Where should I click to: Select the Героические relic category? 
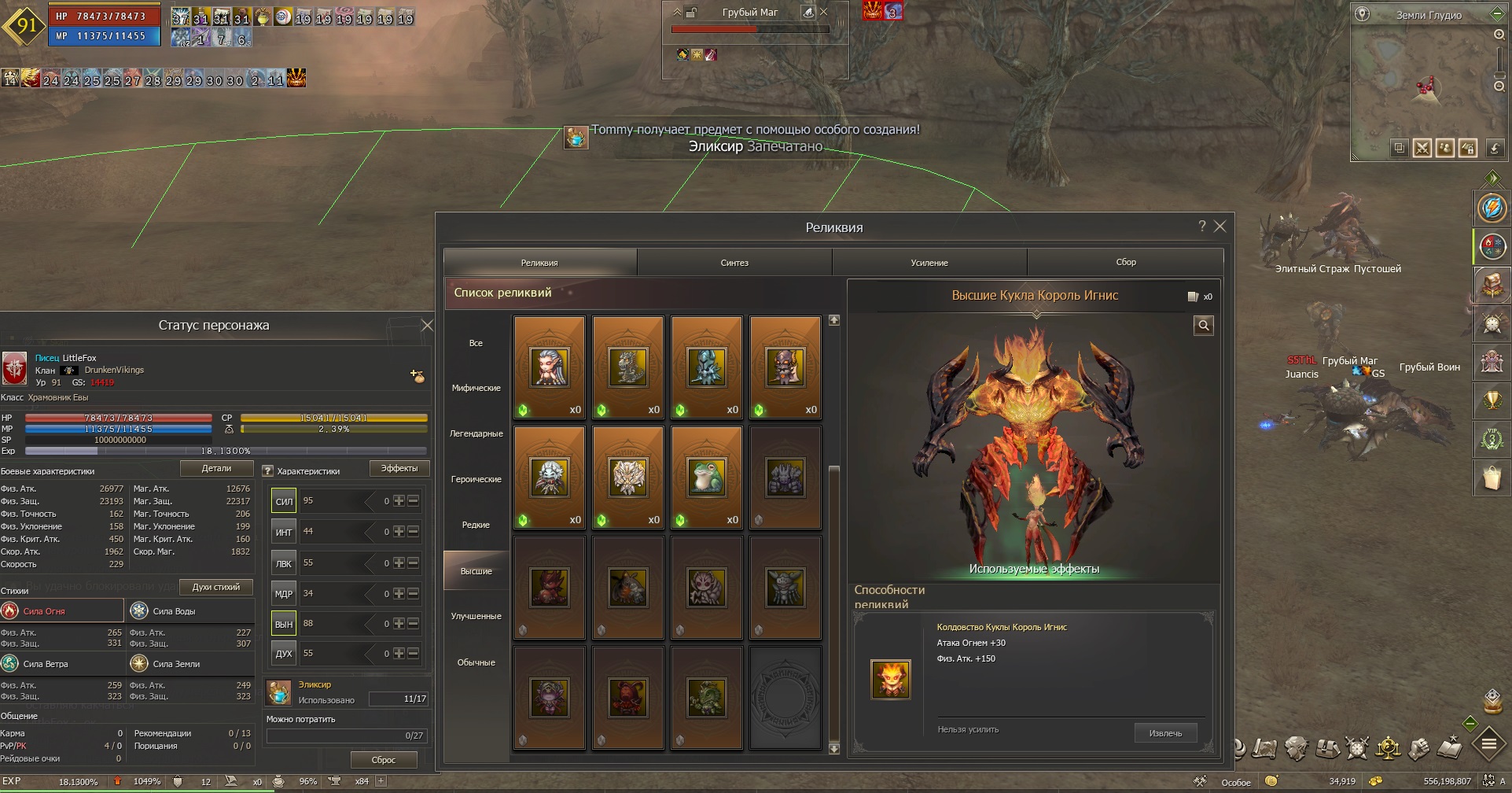tap(476, 479)
